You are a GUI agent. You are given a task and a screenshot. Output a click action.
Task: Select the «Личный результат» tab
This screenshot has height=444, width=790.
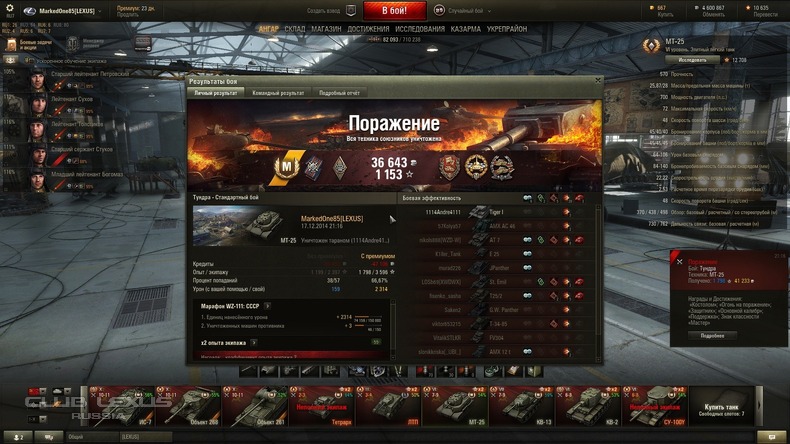pos(216,92)
